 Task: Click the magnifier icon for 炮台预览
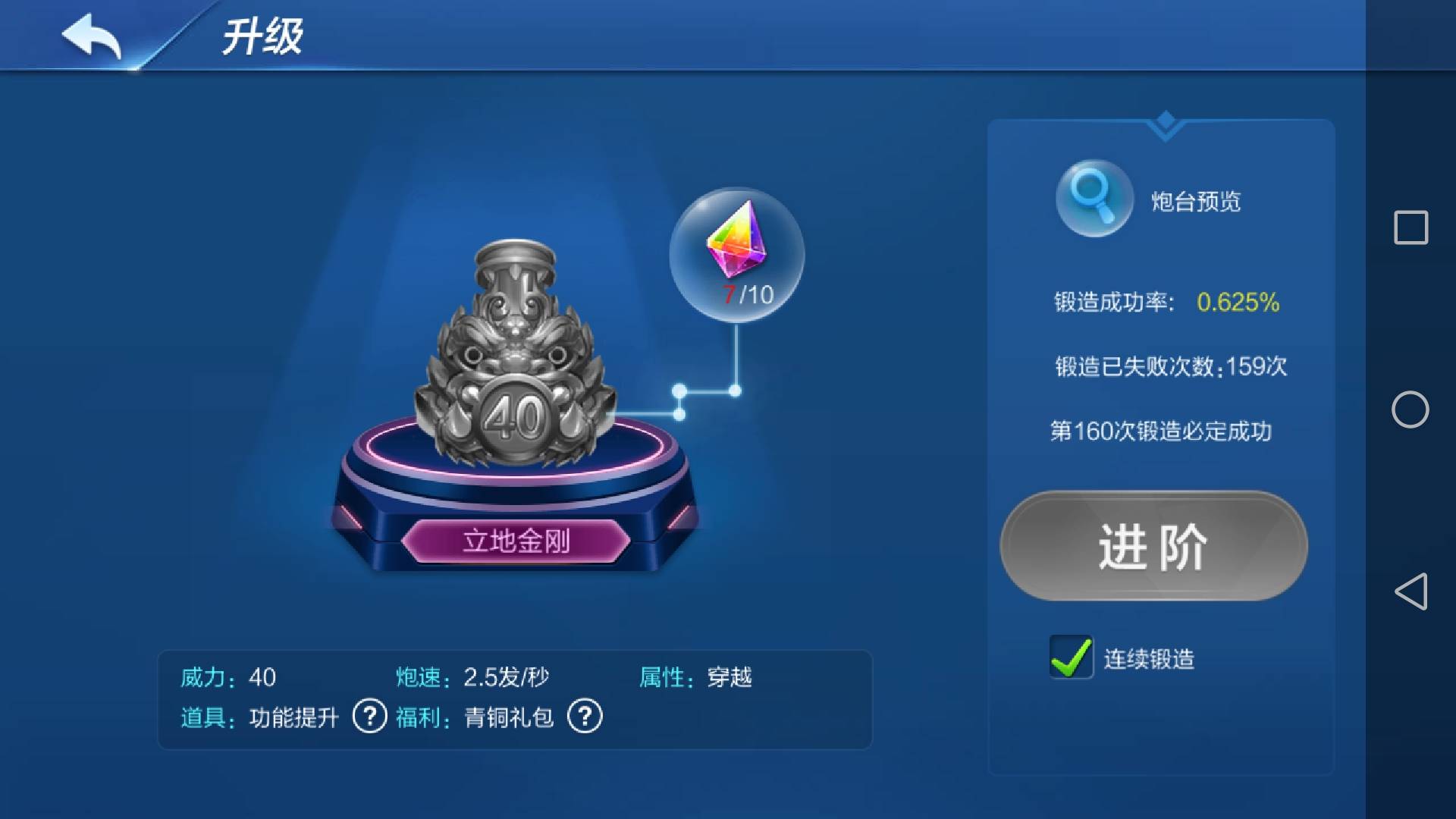[x=1093, y=197]
